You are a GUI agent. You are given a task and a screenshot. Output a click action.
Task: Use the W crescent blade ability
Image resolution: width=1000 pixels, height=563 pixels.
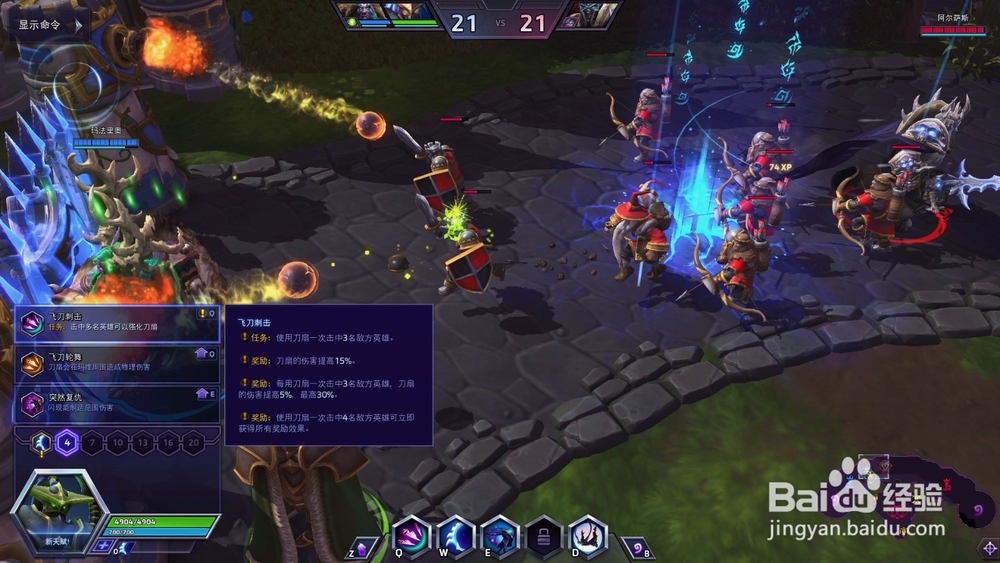tap(456, 536)
